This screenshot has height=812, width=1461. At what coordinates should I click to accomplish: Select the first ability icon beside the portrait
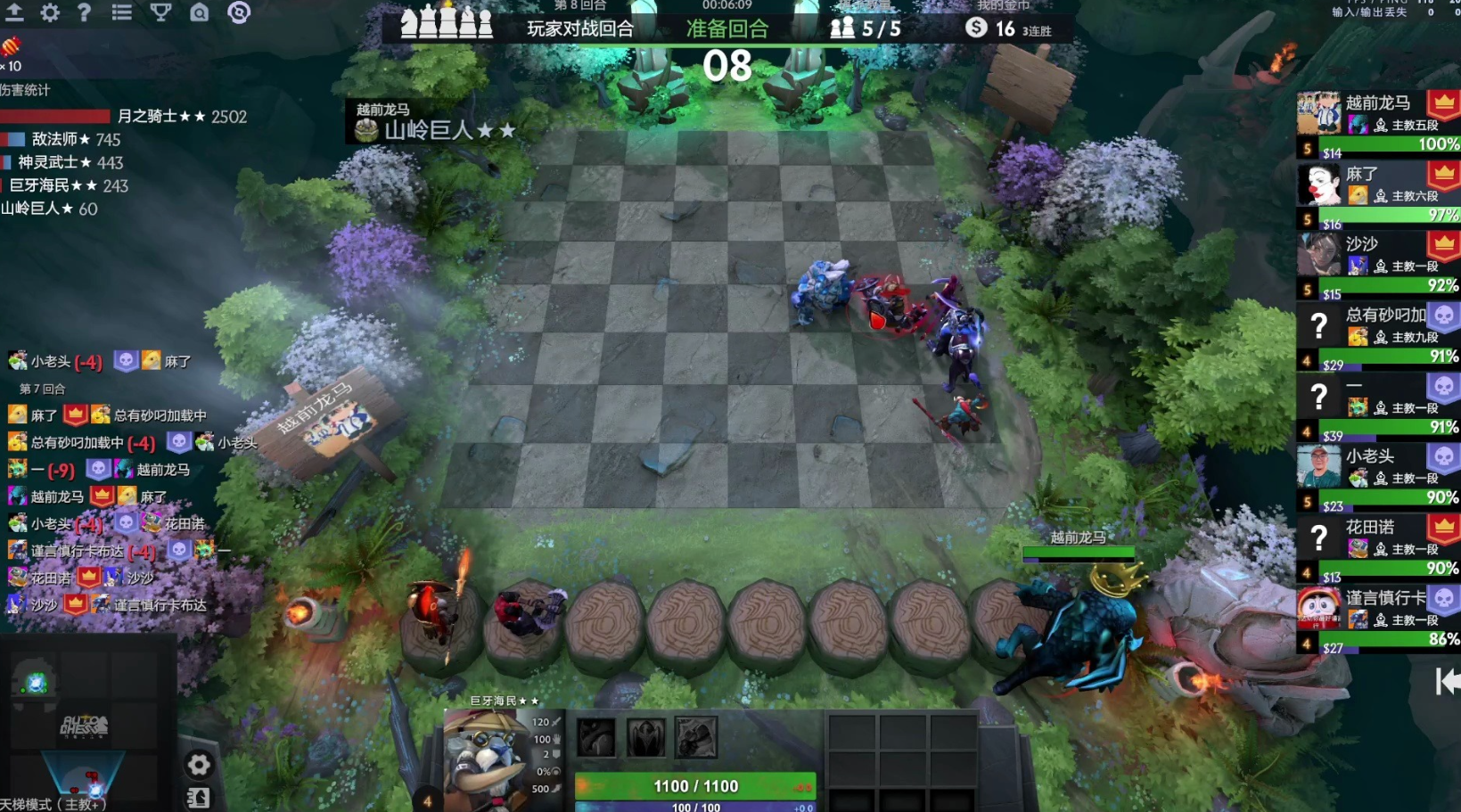(x=595, y=738)
